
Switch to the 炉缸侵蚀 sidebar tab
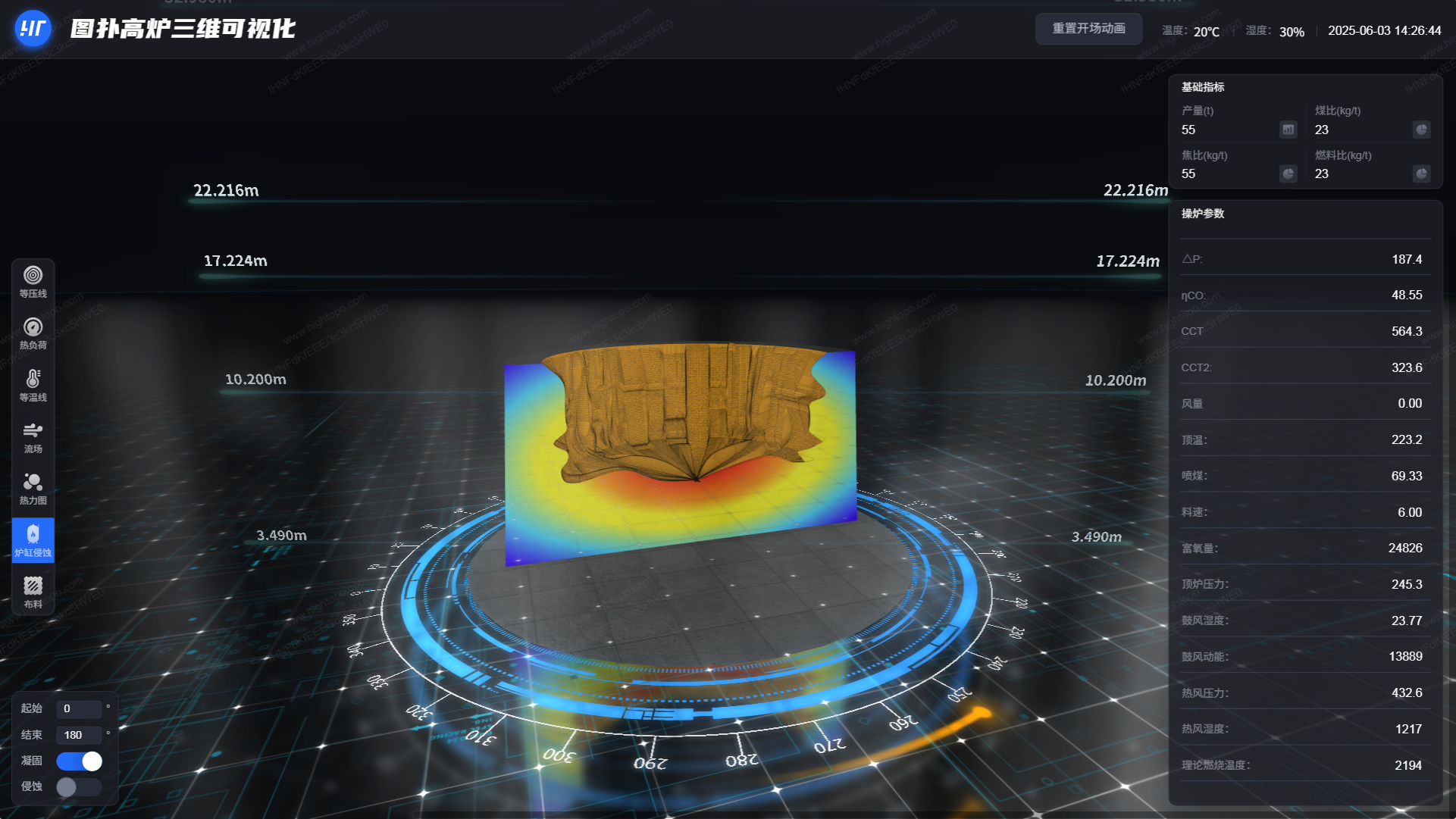click(x=32, y=539)
